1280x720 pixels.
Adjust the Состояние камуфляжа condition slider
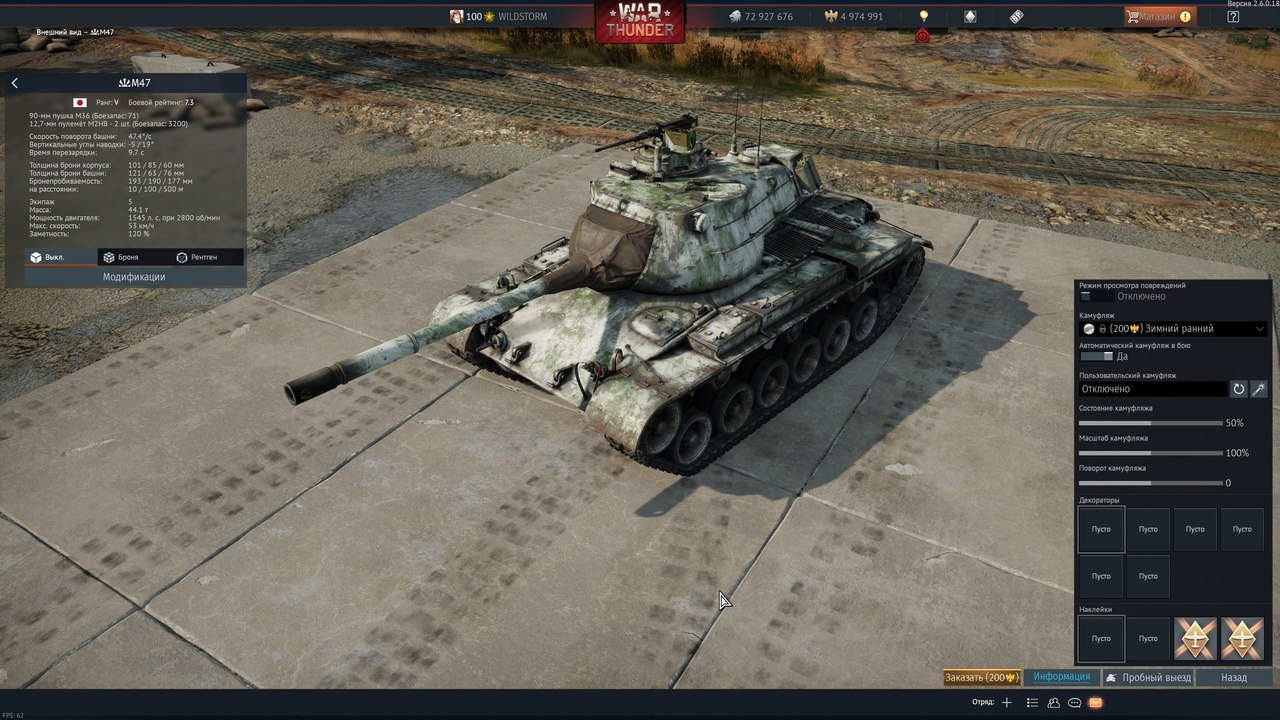1150,423
